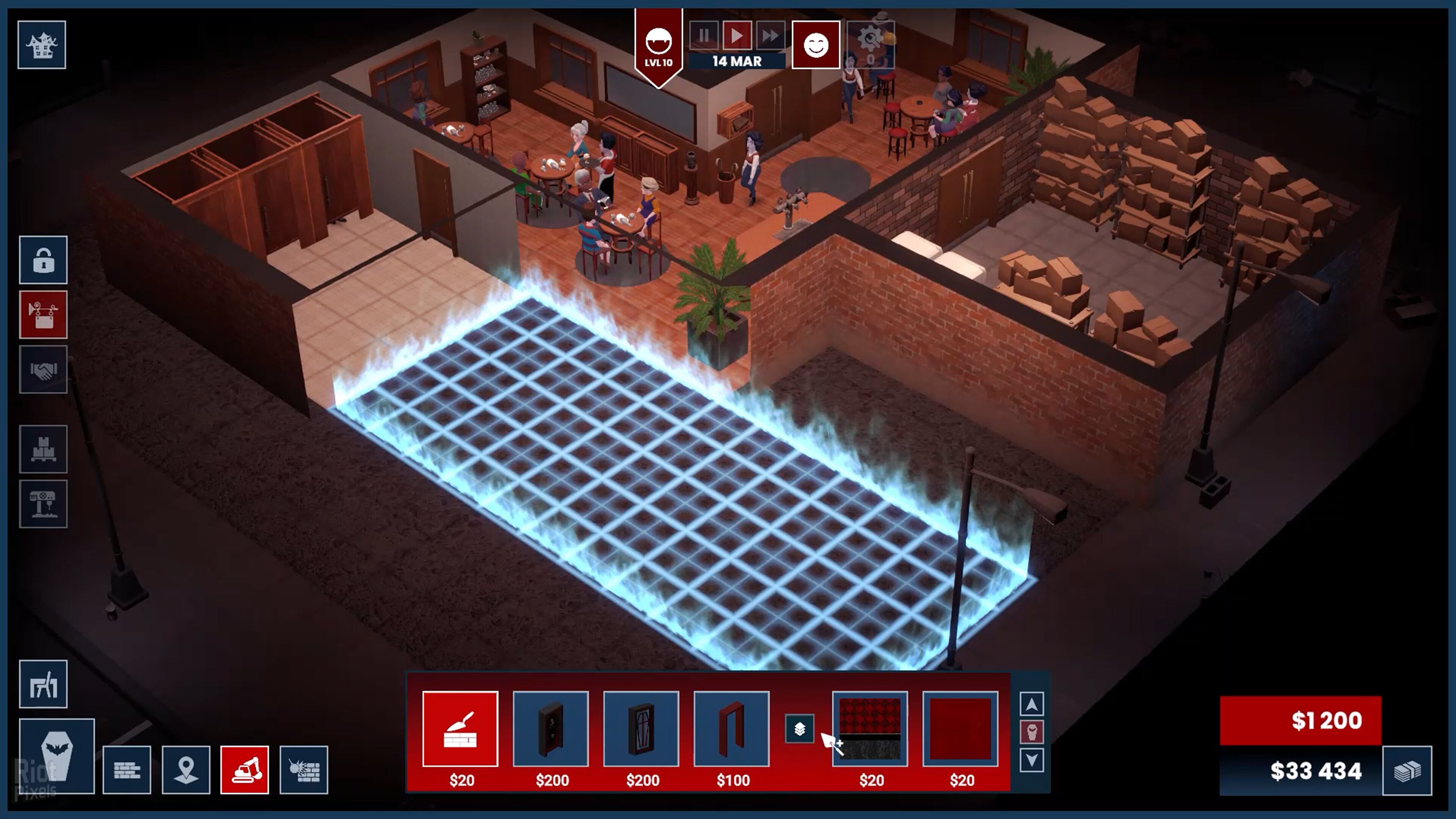Open the haunted house menu icon
This screenshot has height=819, width=1456.
(x=42, y=45)
